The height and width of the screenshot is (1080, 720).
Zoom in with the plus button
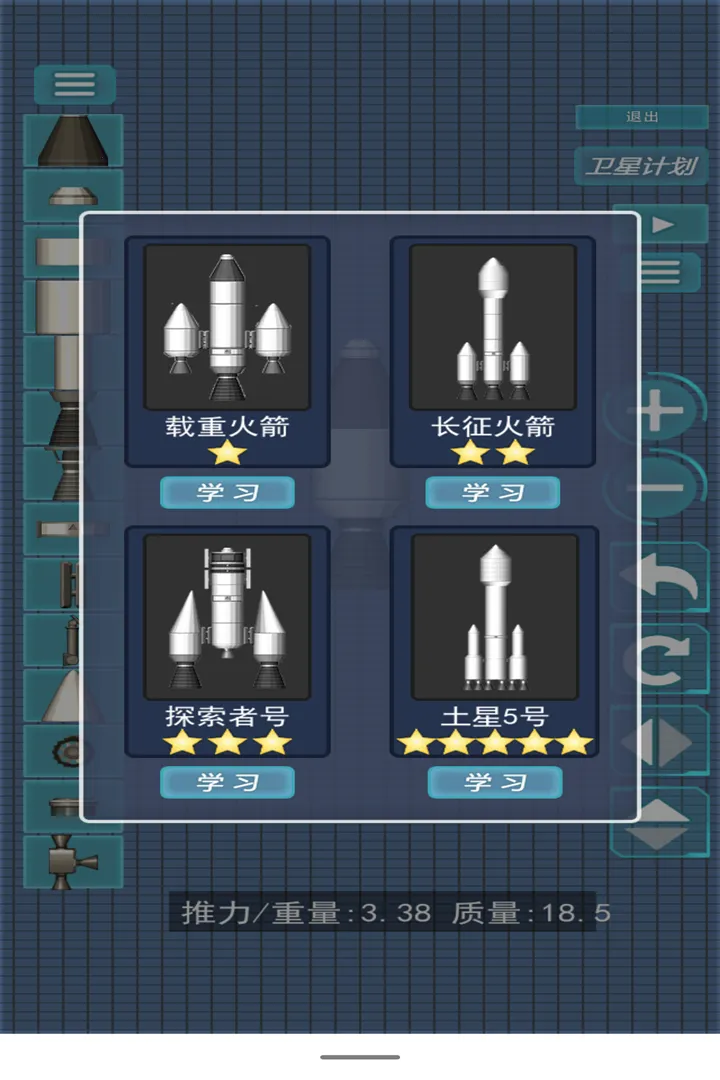[x=660, y=410]
